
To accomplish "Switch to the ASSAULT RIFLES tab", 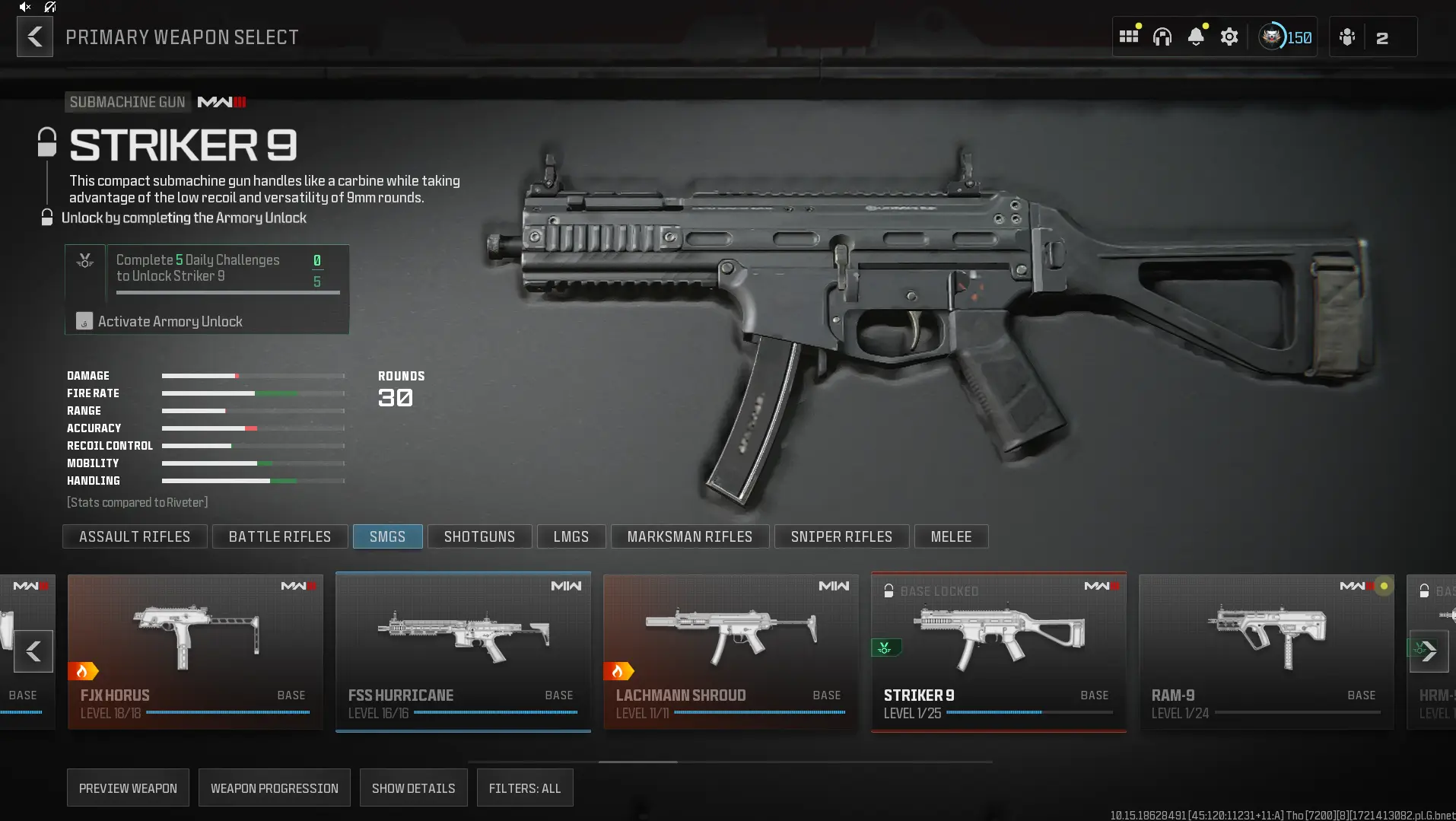I will click(135, 536).
